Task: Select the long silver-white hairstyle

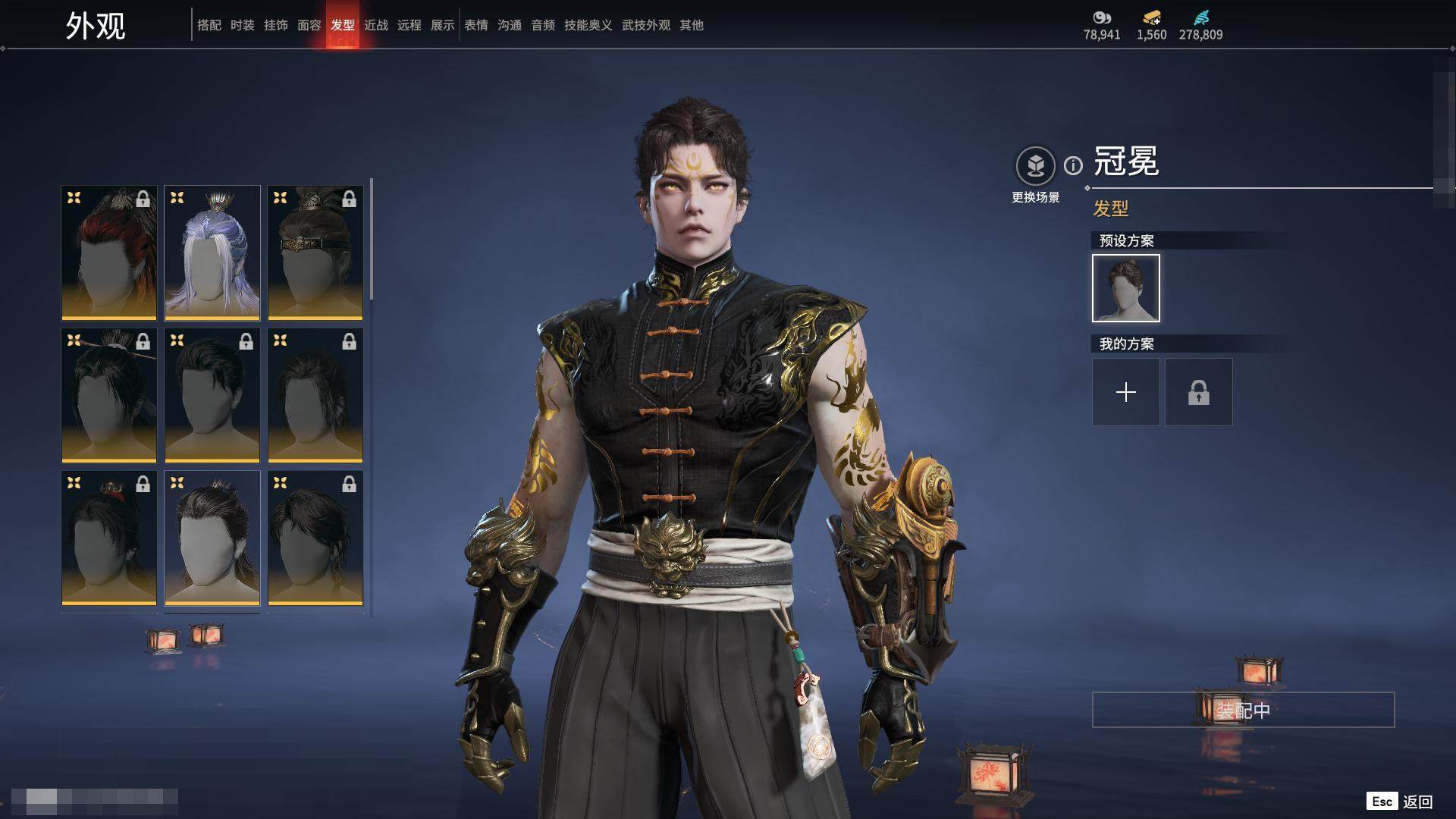Action: pyautogui.click(x=212, y=253)
